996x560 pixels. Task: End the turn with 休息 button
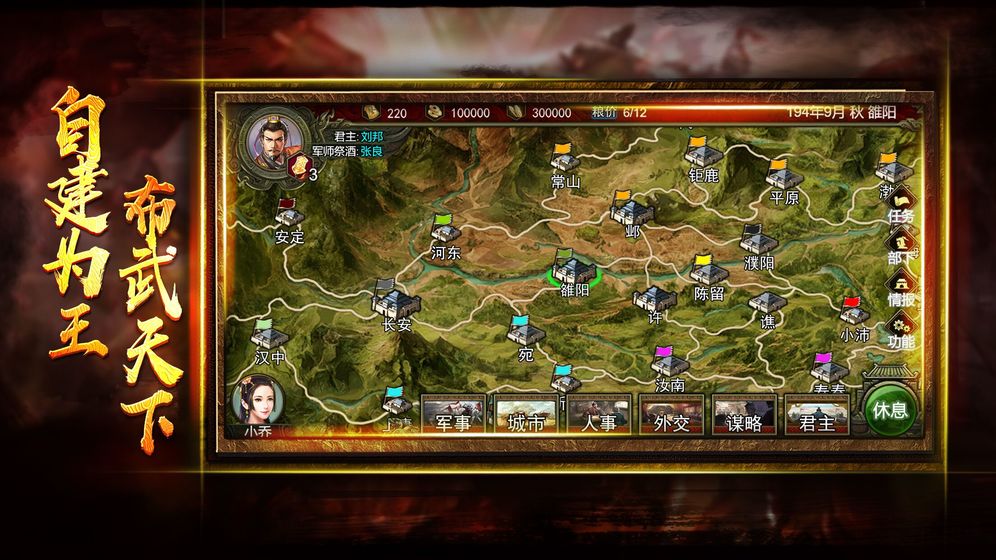point(888,410)
